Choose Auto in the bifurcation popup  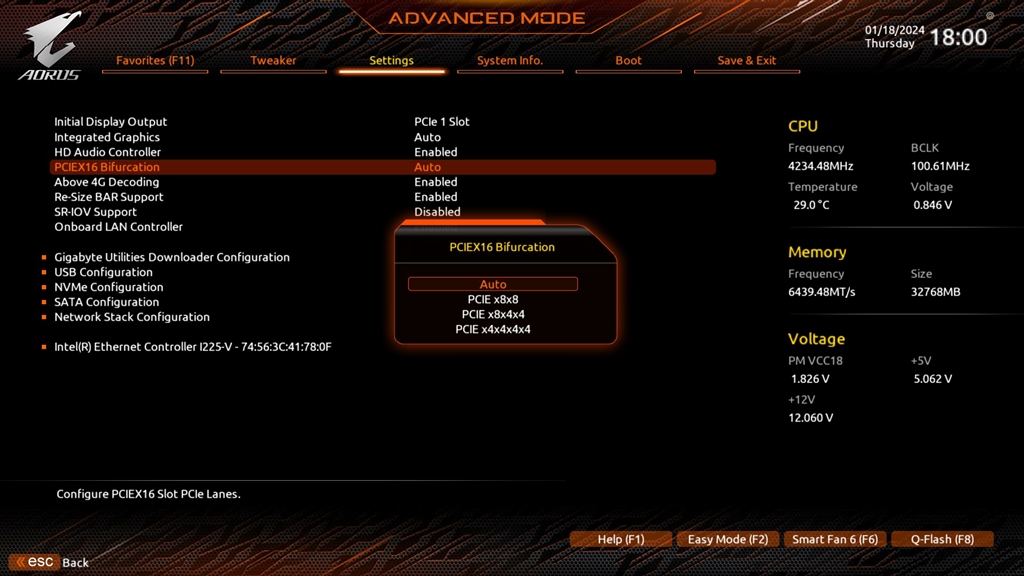[493, 285]
